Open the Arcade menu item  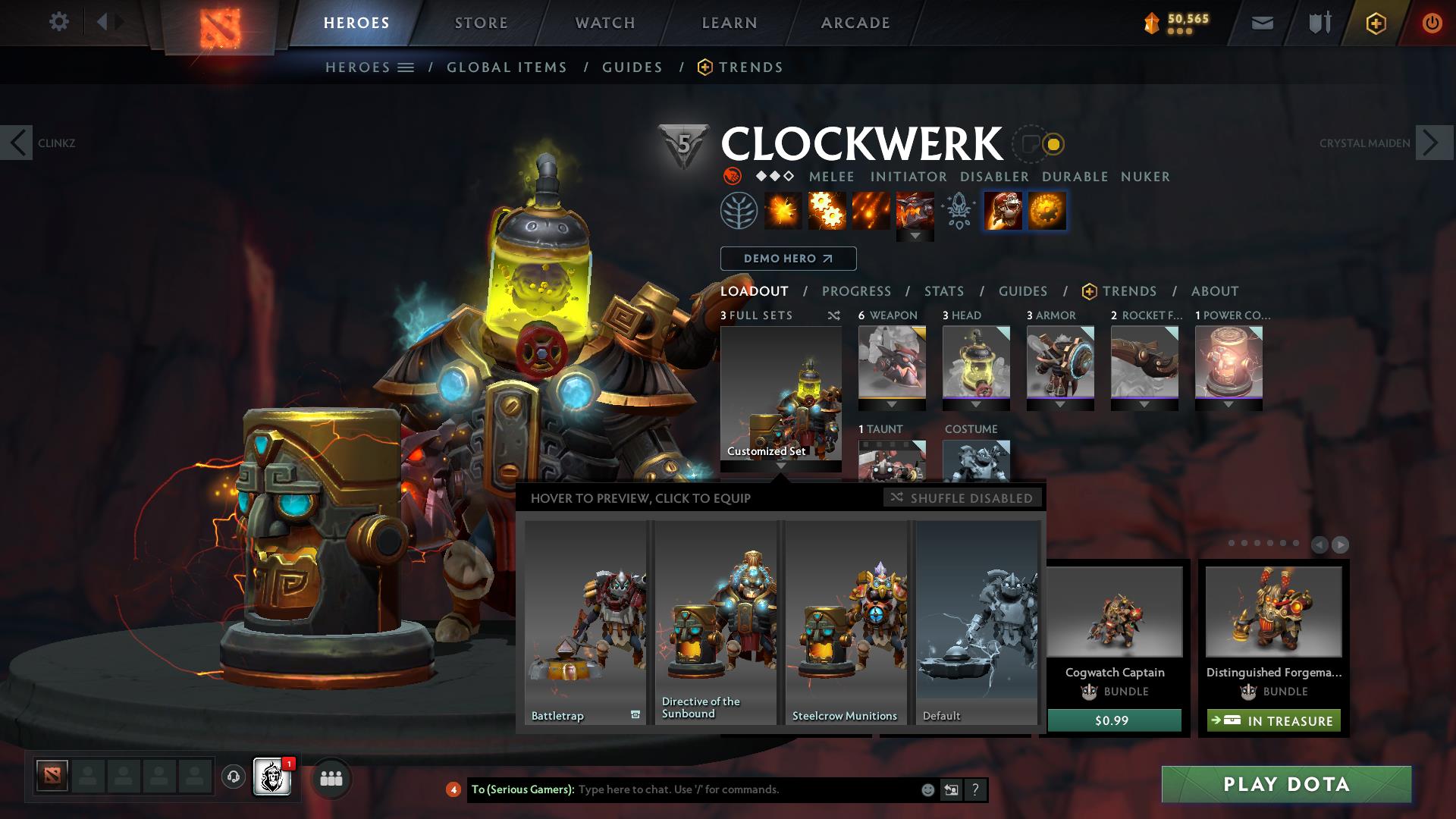coord(855,22)
